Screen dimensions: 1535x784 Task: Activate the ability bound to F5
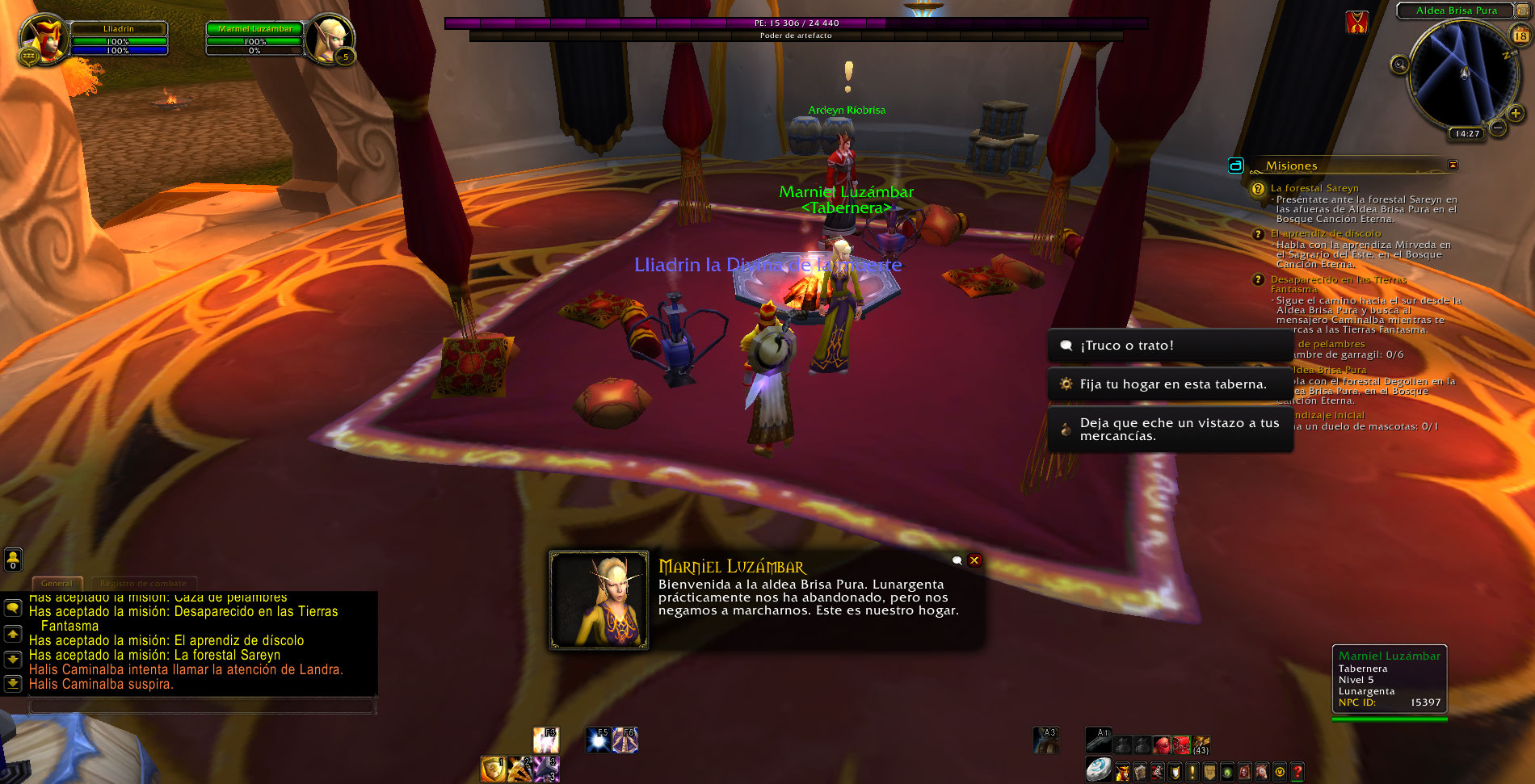pos(599,740)
